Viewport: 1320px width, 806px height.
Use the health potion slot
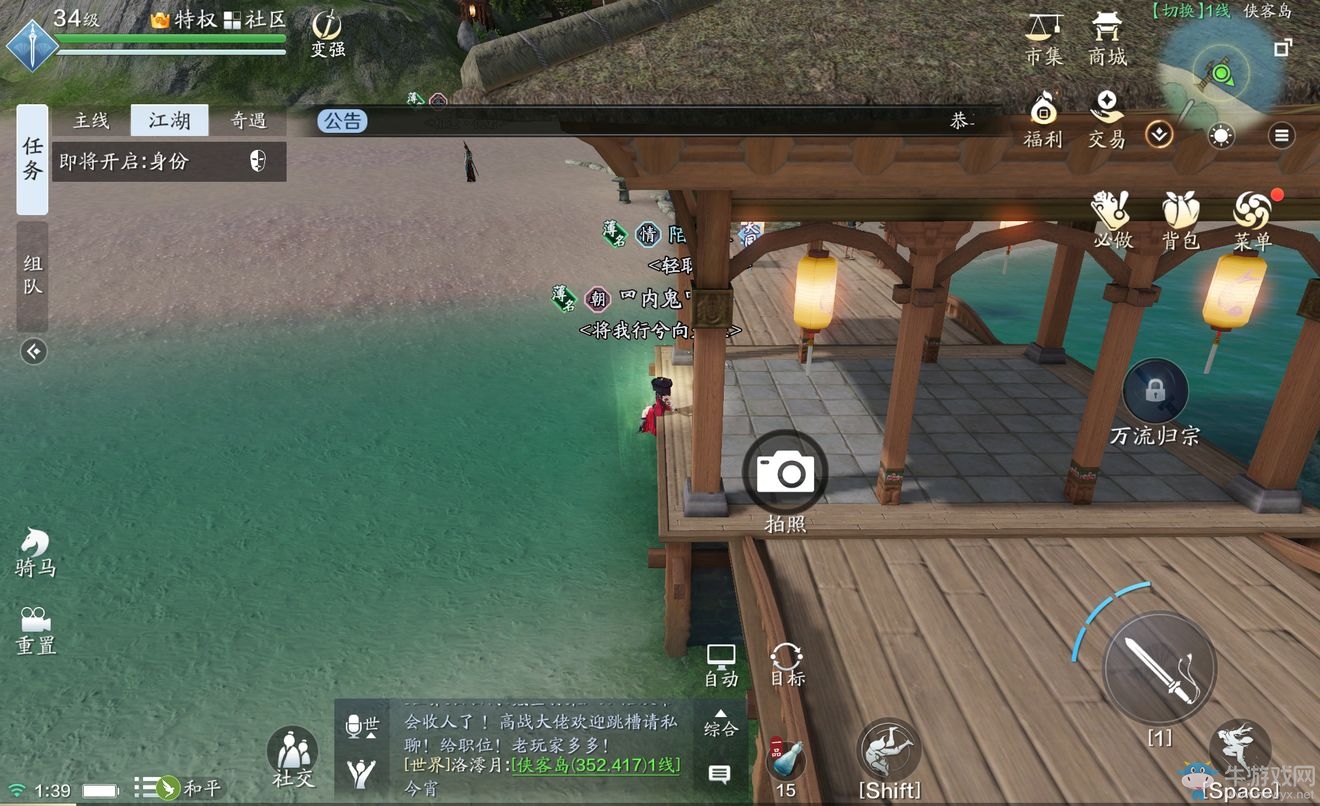click(786, 762)
